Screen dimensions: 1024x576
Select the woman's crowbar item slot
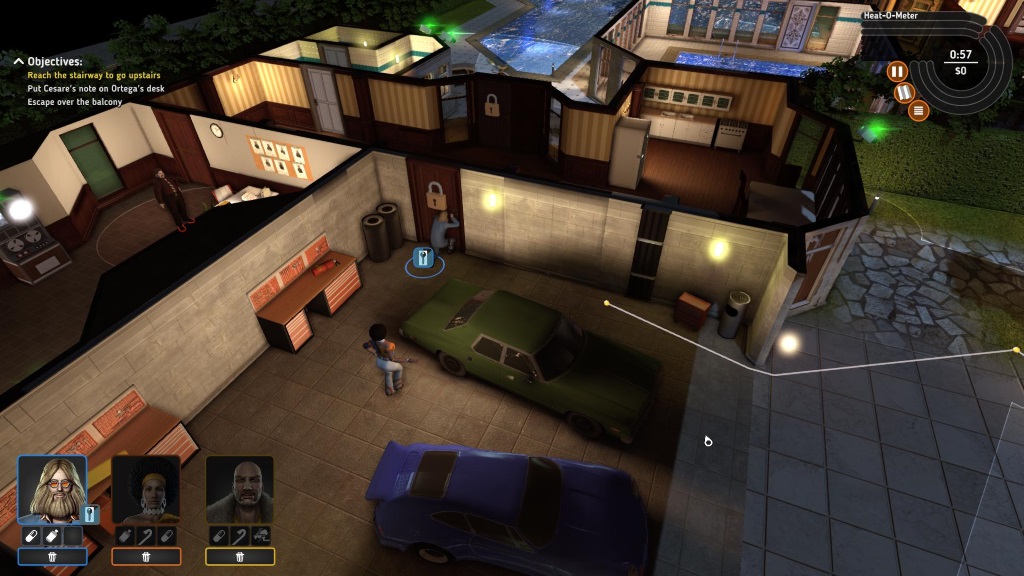click(146, 536)
